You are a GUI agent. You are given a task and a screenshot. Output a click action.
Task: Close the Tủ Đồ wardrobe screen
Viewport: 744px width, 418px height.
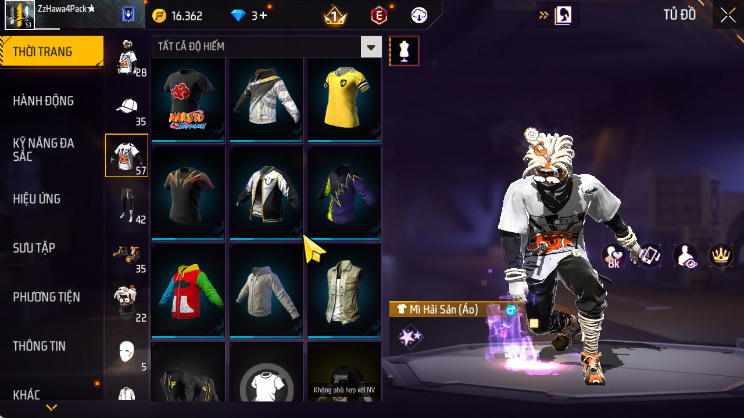point(727,15)
